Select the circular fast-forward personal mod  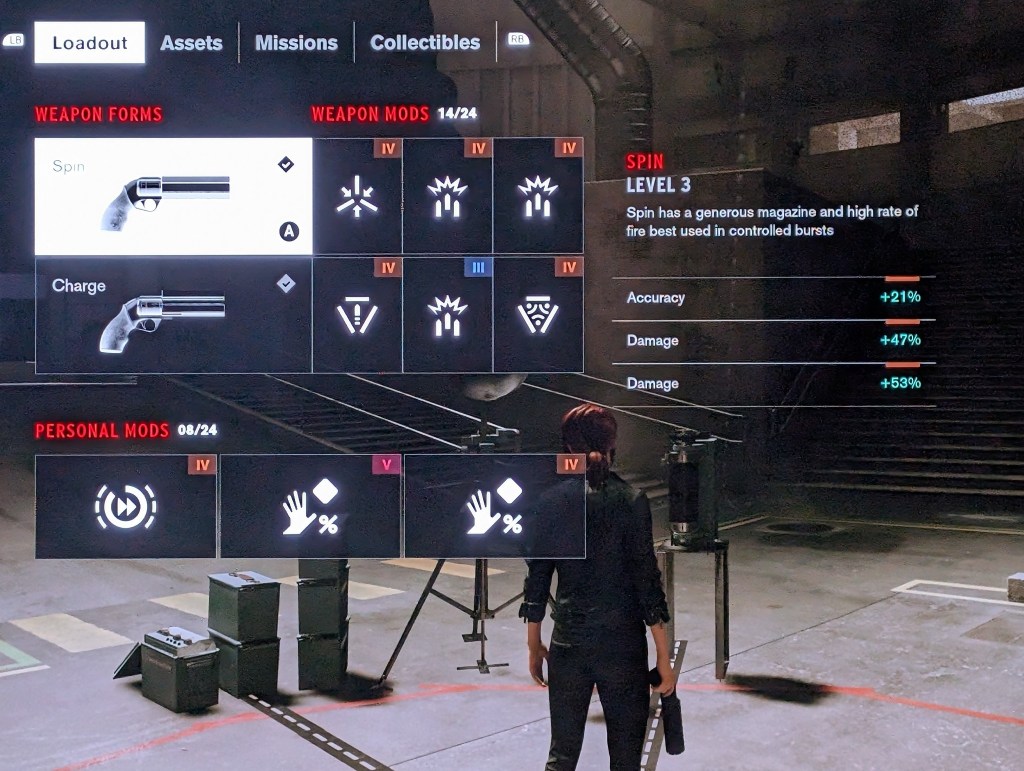pyautogui.click(x=126, y=506)
